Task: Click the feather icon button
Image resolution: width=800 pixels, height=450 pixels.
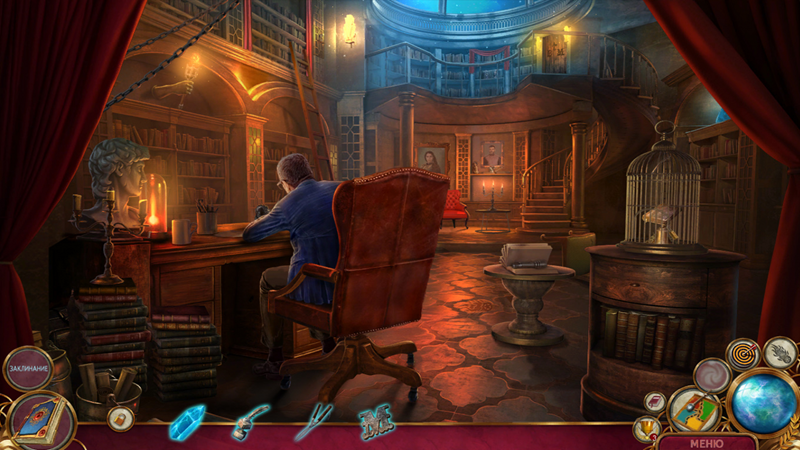Action: coord(780,352)
